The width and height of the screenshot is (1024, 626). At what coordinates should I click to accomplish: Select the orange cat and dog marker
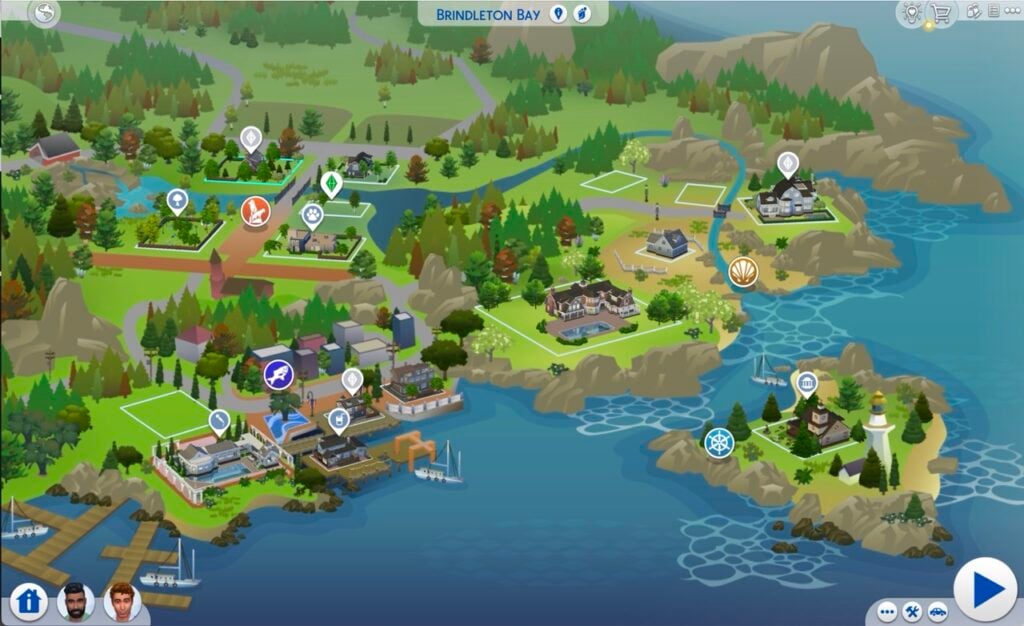255,211
